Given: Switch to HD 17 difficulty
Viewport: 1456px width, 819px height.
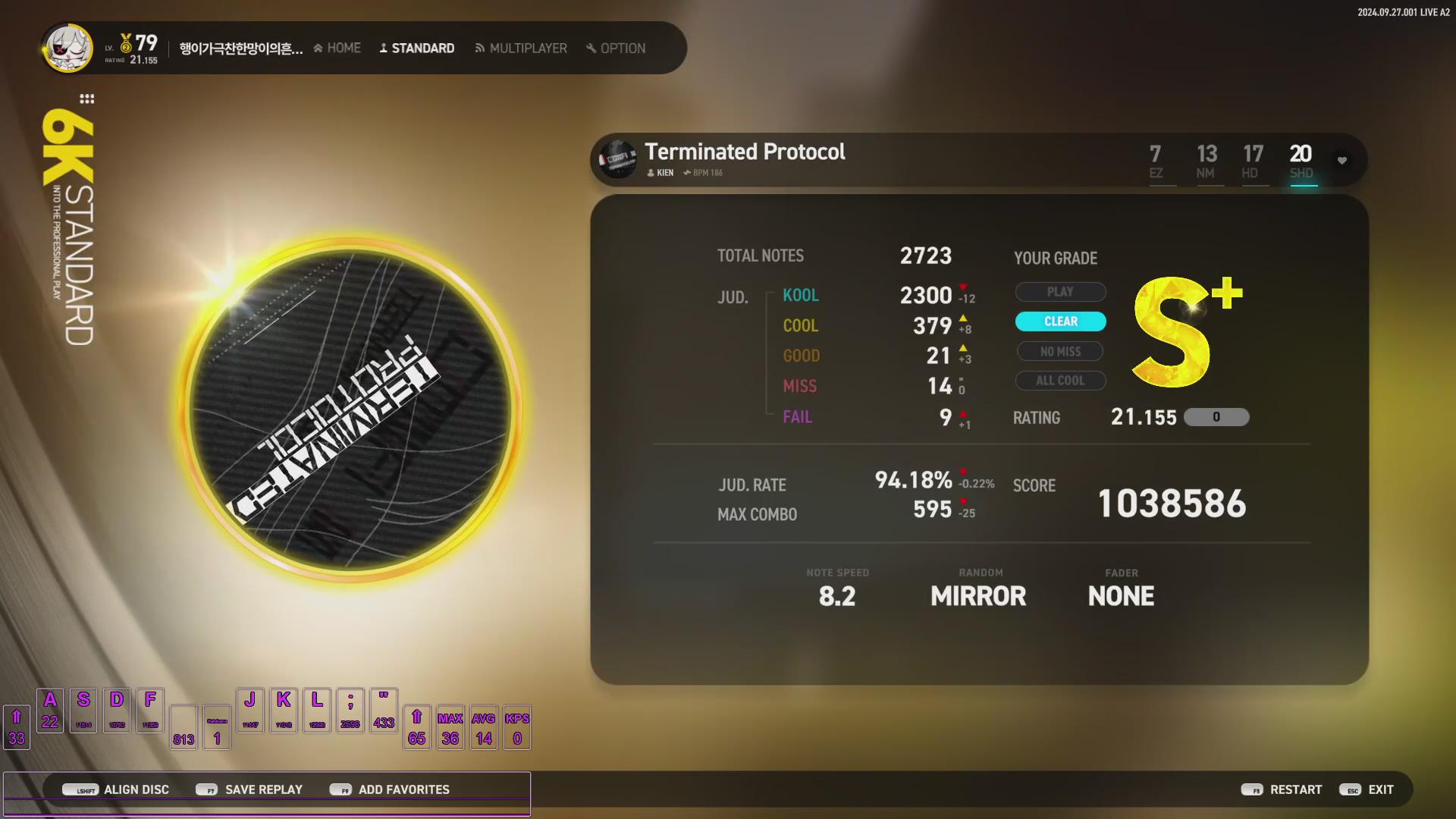Looking at the screenshot, I should 1253,162.
